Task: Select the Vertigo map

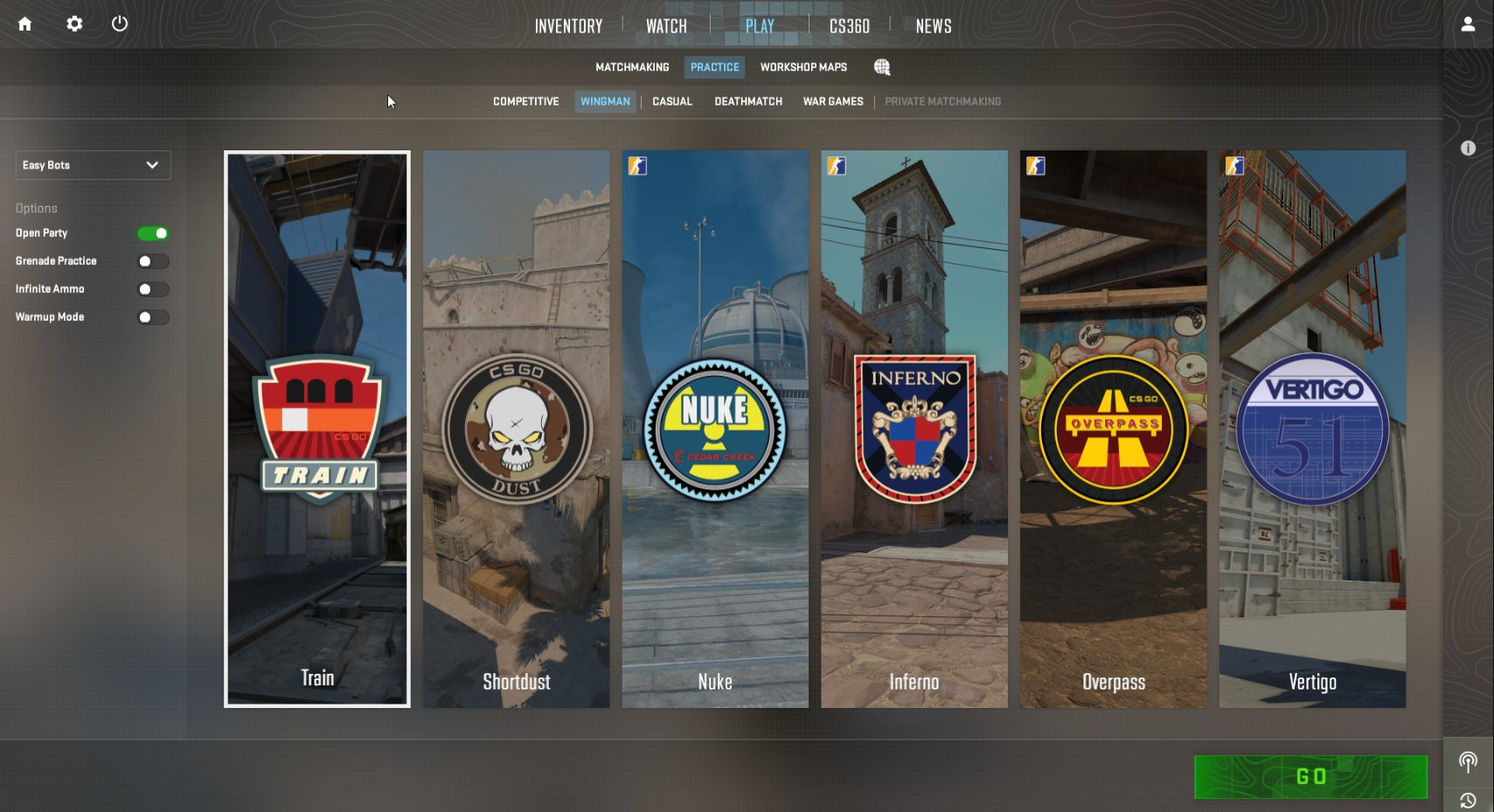Action: pos(1312,428)
